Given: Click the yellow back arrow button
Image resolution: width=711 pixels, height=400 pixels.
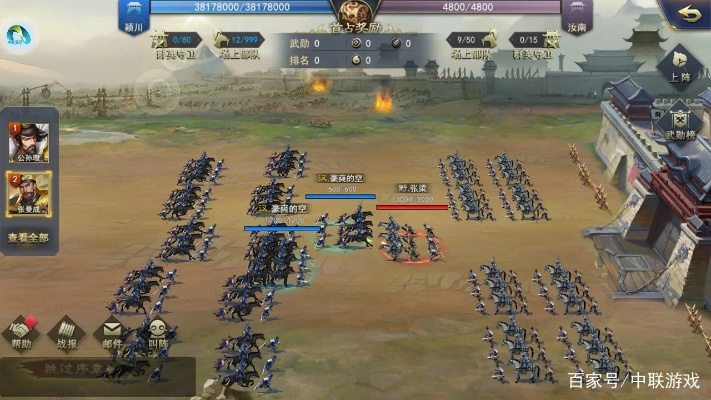Looking at the screenshot, I should click(x=686, y=14).
